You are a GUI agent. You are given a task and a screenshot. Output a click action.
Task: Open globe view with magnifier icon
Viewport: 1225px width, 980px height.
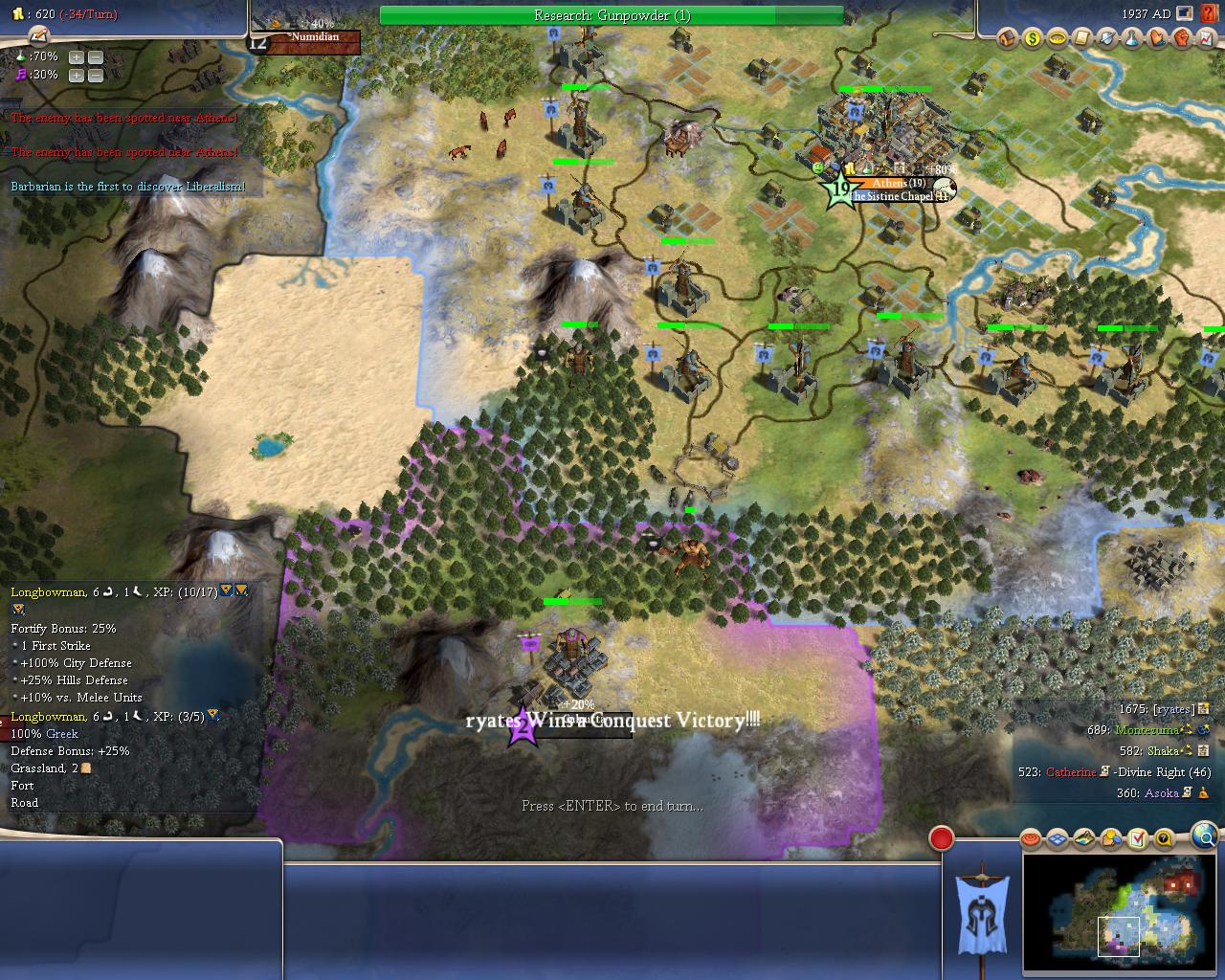[1206, 836]
